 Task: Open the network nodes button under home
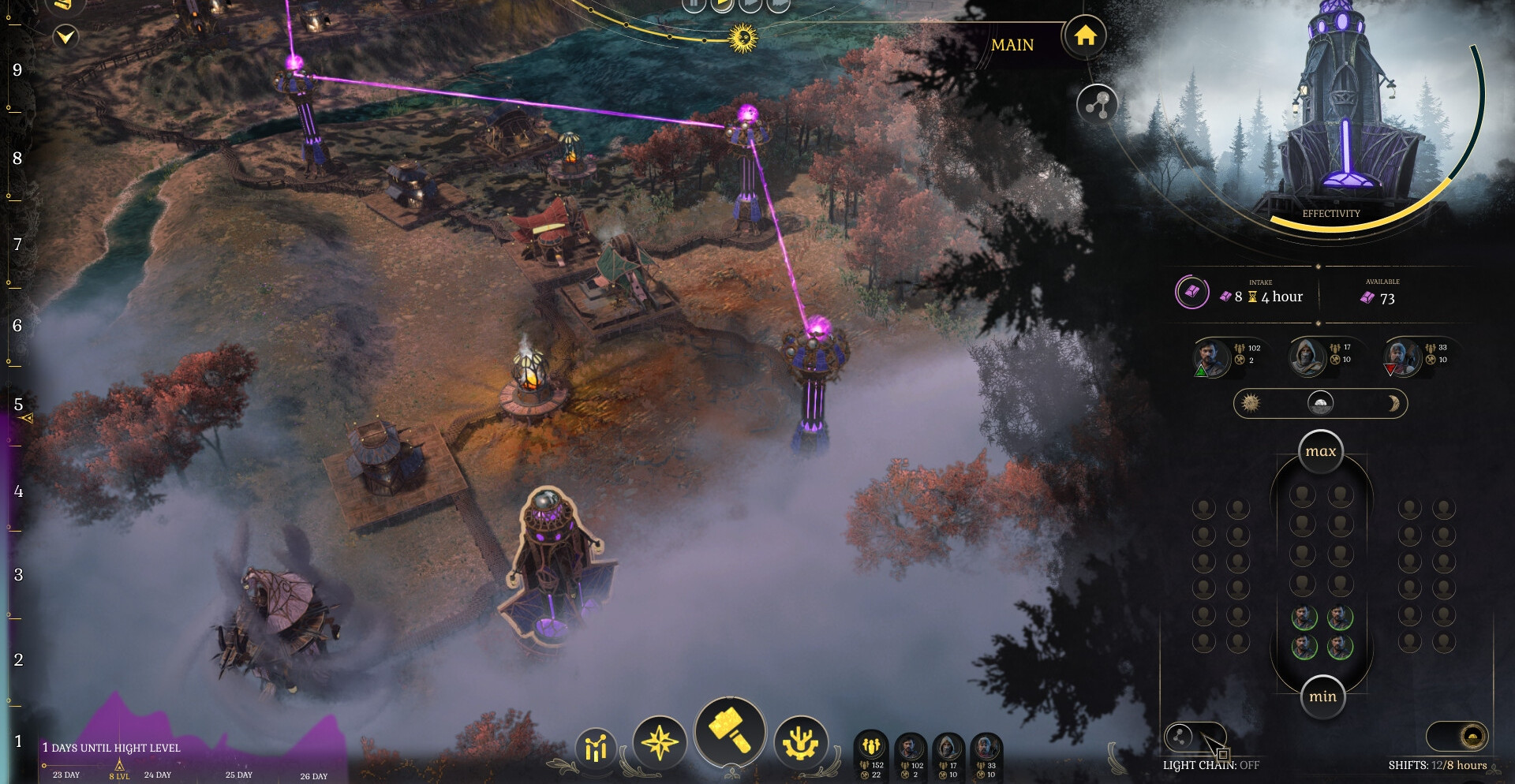pyautogui.click(x=1098, y=104)
